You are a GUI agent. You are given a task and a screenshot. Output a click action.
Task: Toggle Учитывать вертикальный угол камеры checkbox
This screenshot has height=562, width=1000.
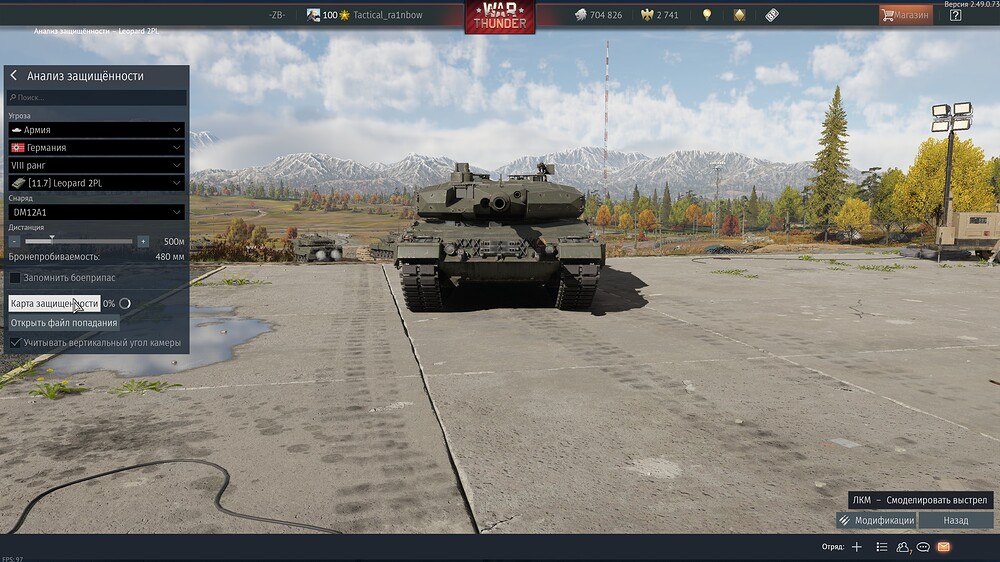tap(15, 343)
